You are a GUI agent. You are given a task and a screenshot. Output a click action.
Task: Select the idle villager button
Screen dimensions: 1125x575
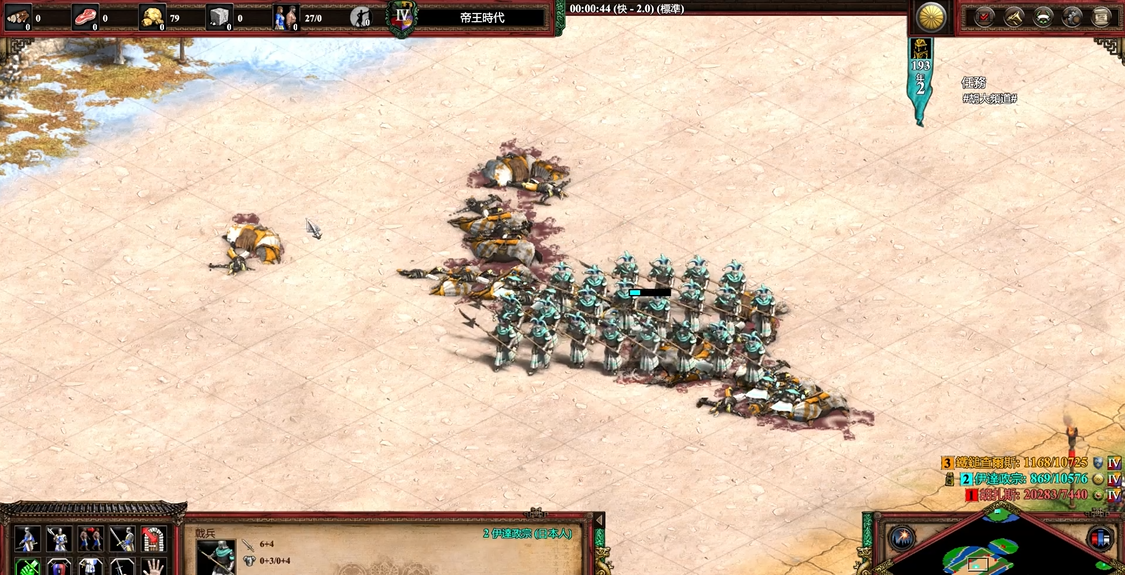[361, 17]
